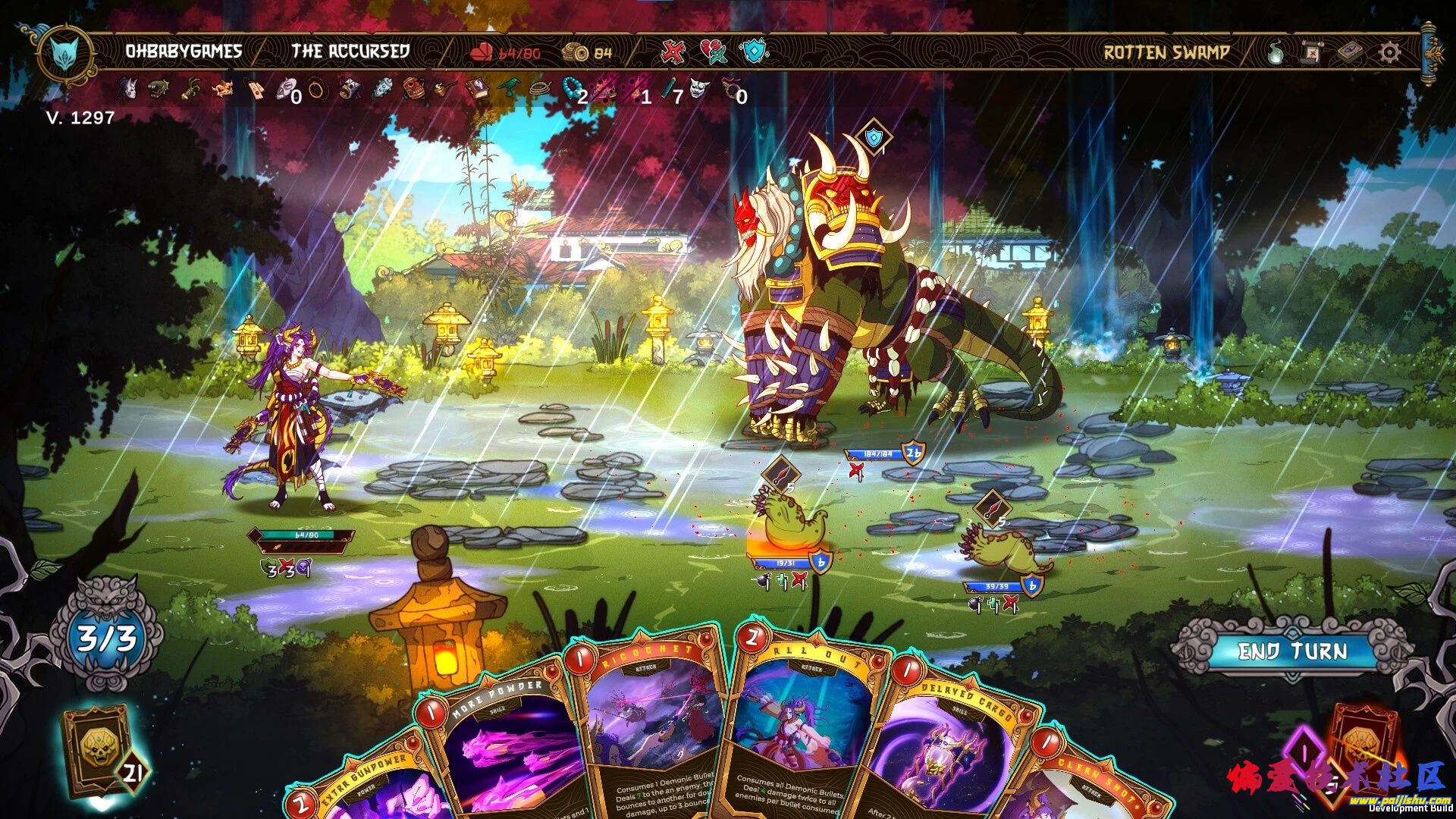Inspect the red spellbook relic
This screenshot has height=819, width=1456.
click(x=479, y=89)
